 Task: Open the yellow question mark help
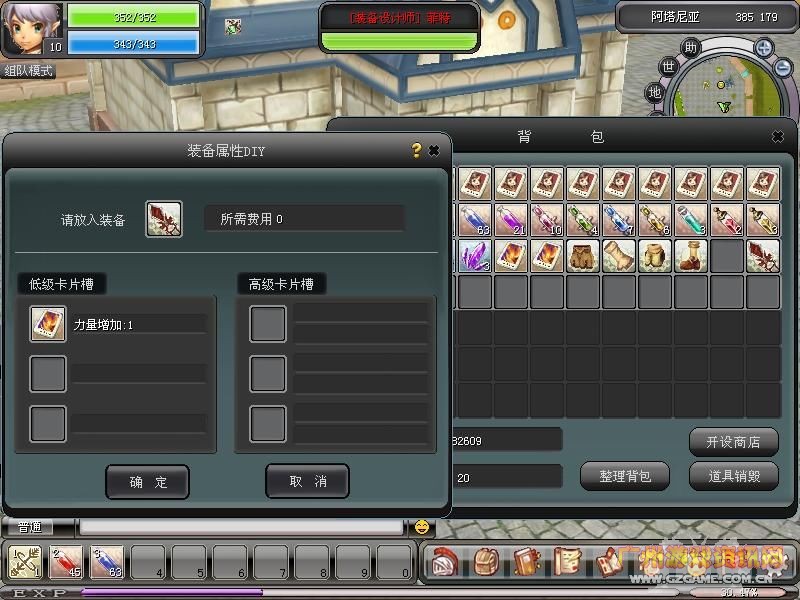click(x=416, y=151)
